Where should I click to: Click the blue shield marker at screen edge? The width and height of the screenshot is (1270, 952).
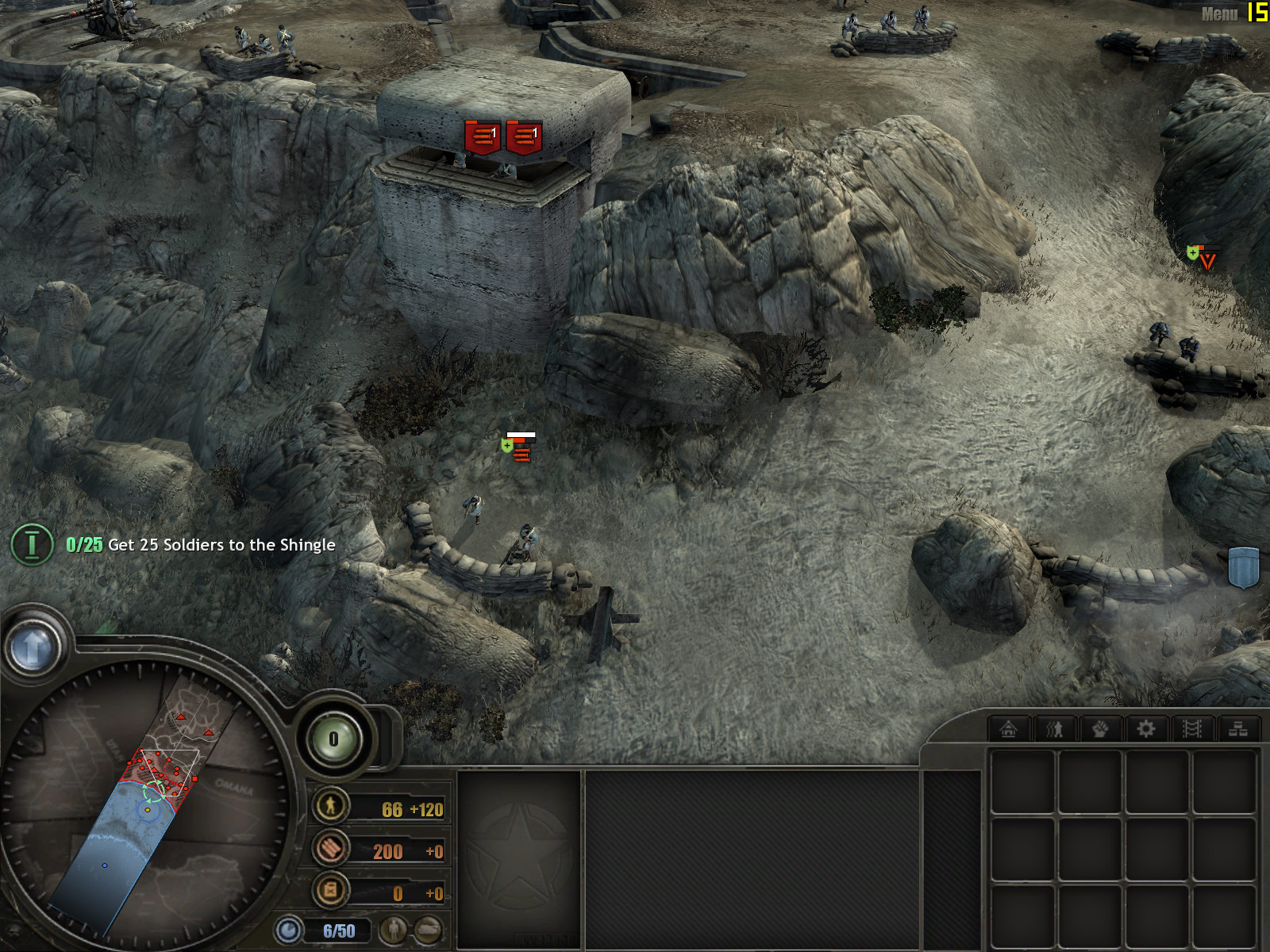1244,566
